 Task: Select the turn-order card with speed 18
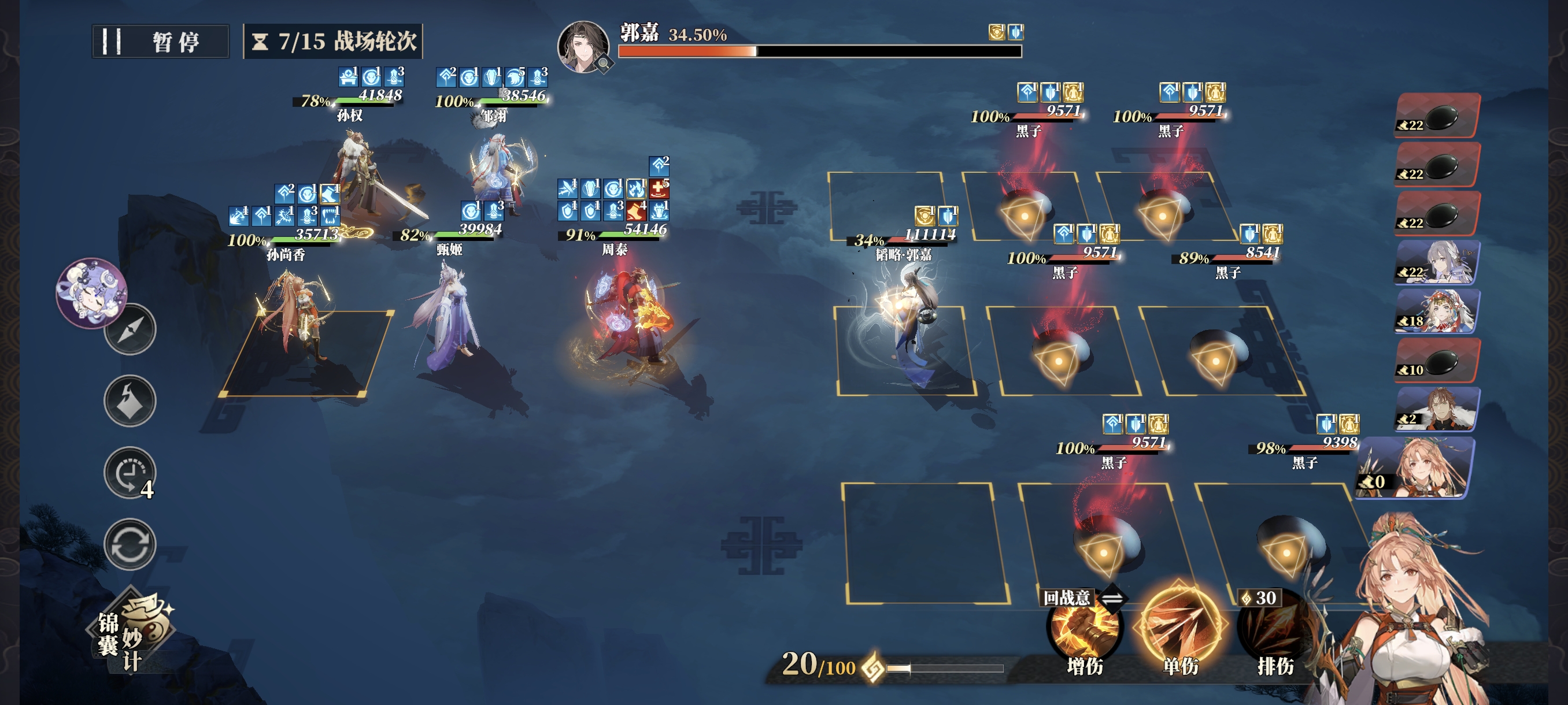(1437, 312)
